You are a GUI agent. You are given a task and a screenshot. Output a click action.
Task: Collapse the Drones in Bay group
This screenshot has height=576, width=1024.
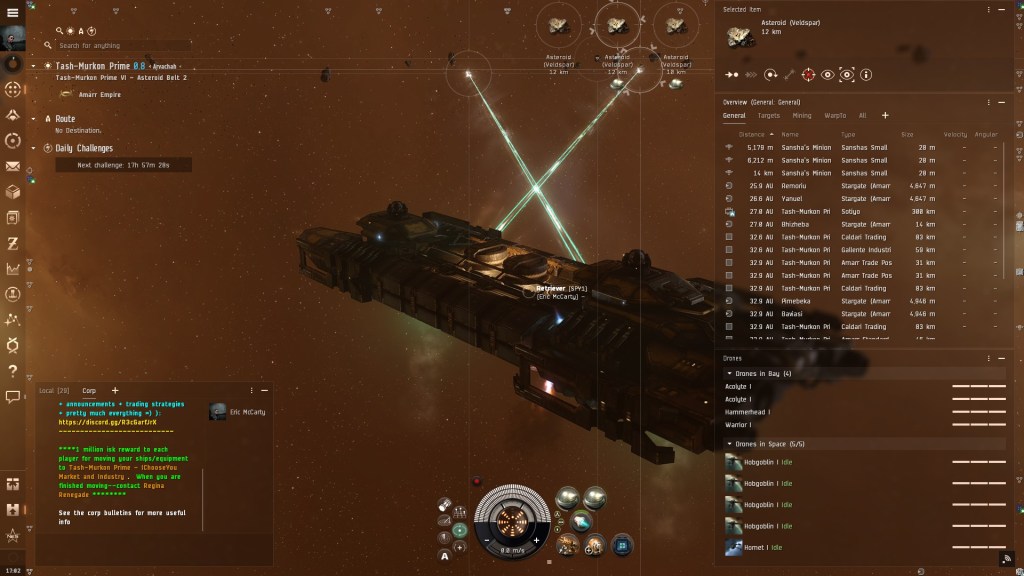coord(729,373)
